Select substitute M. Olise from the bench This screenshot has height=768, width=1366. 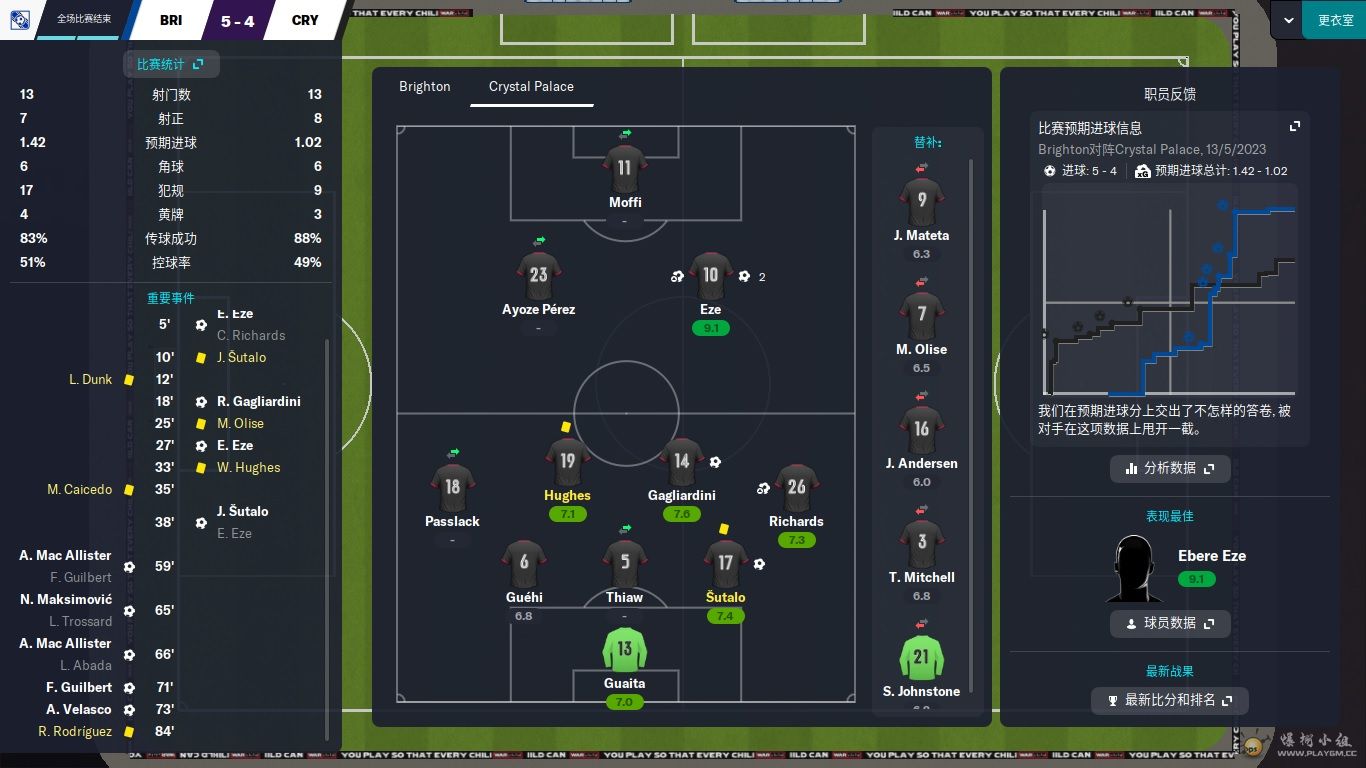pyautogui.click(x=921, y=316)
